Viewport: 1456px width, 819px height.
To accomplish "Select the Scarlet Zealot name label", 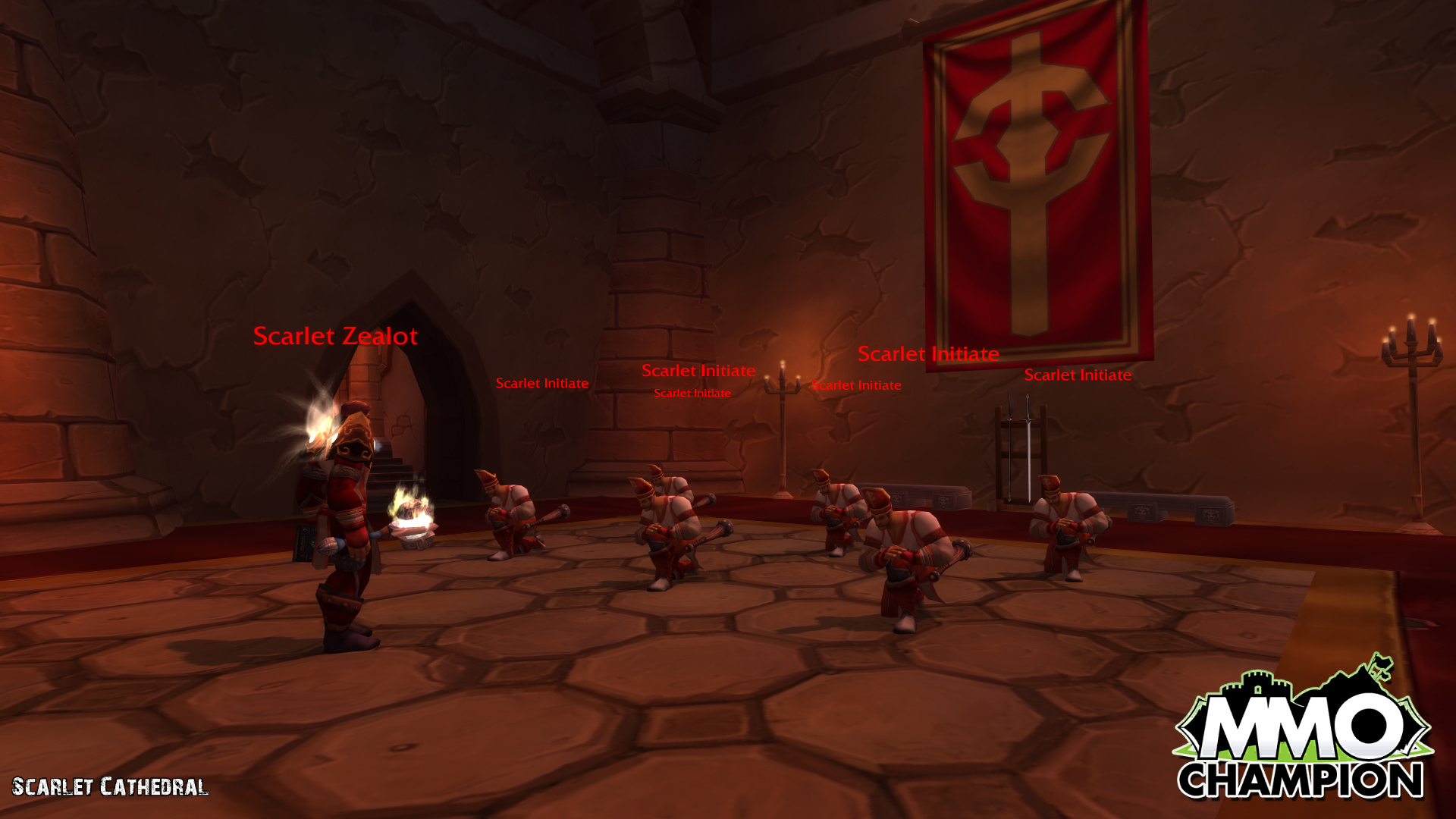I will [x=335, y=336].
